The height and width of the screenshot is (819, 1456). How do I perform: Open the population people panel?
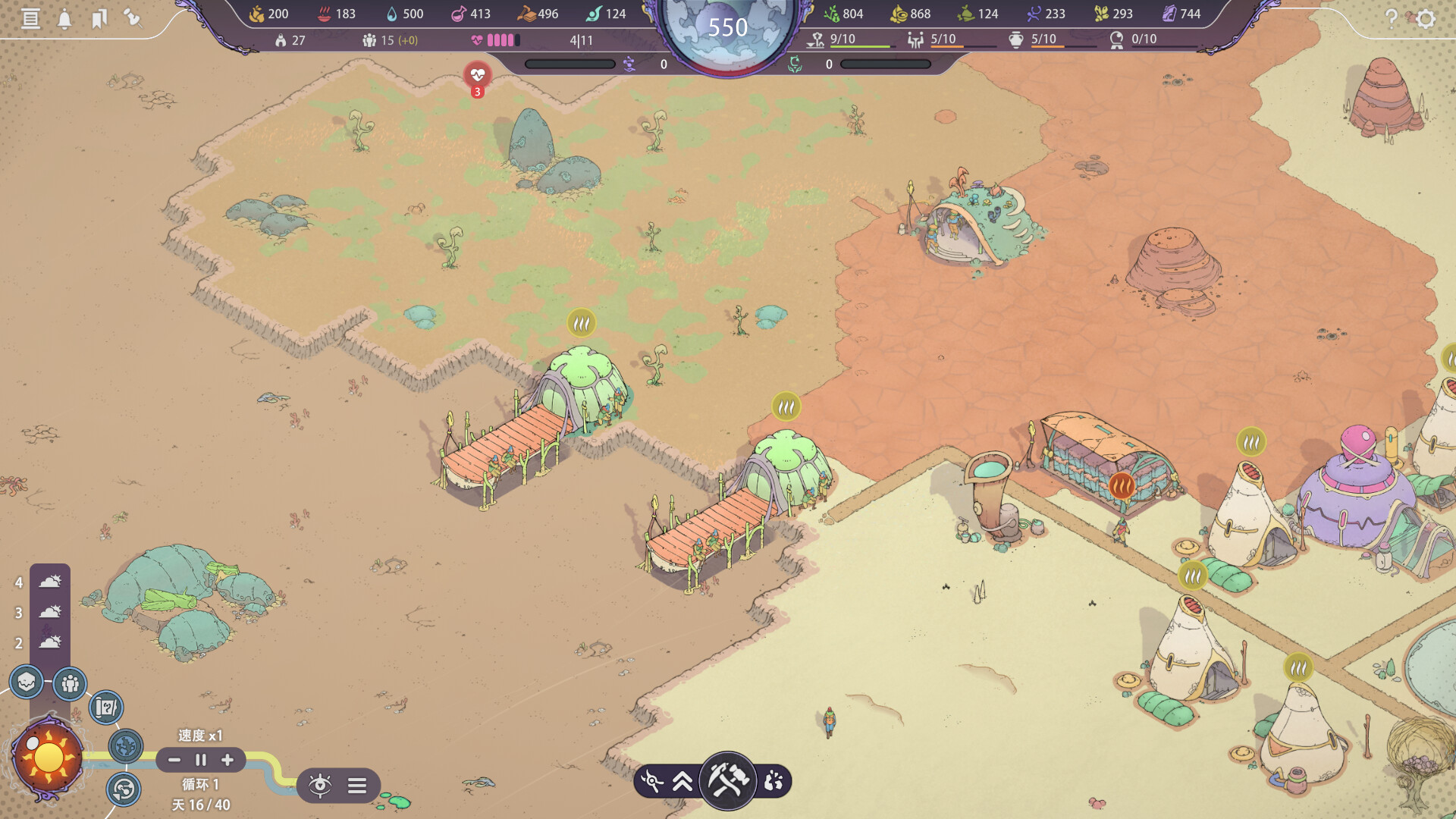point(70,684)
